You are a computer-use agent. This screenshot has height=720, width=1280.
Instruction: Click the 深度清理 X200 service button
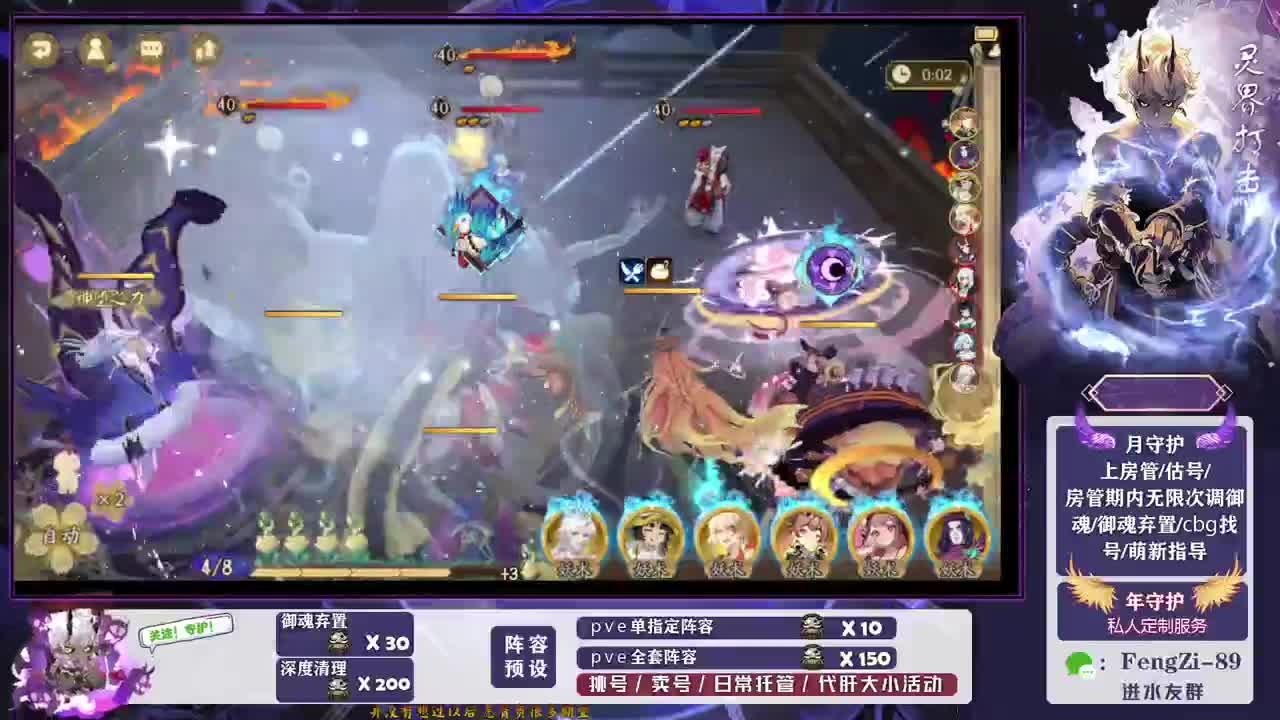click(x=344, y=672)
